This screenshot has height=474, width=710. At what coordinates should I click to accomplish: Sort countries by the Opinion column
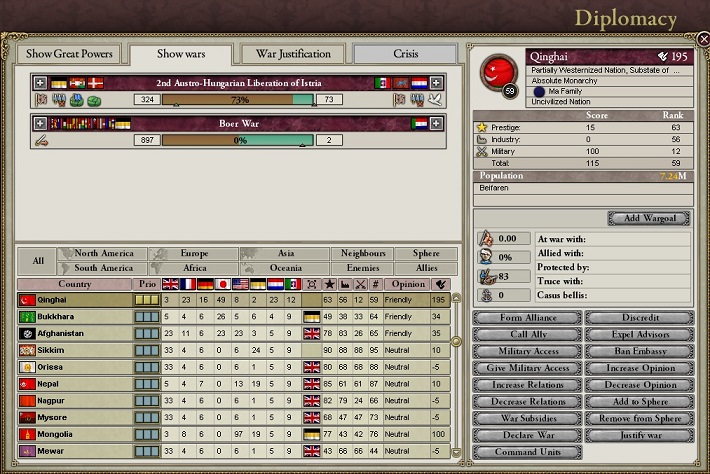tap(406, 284)
